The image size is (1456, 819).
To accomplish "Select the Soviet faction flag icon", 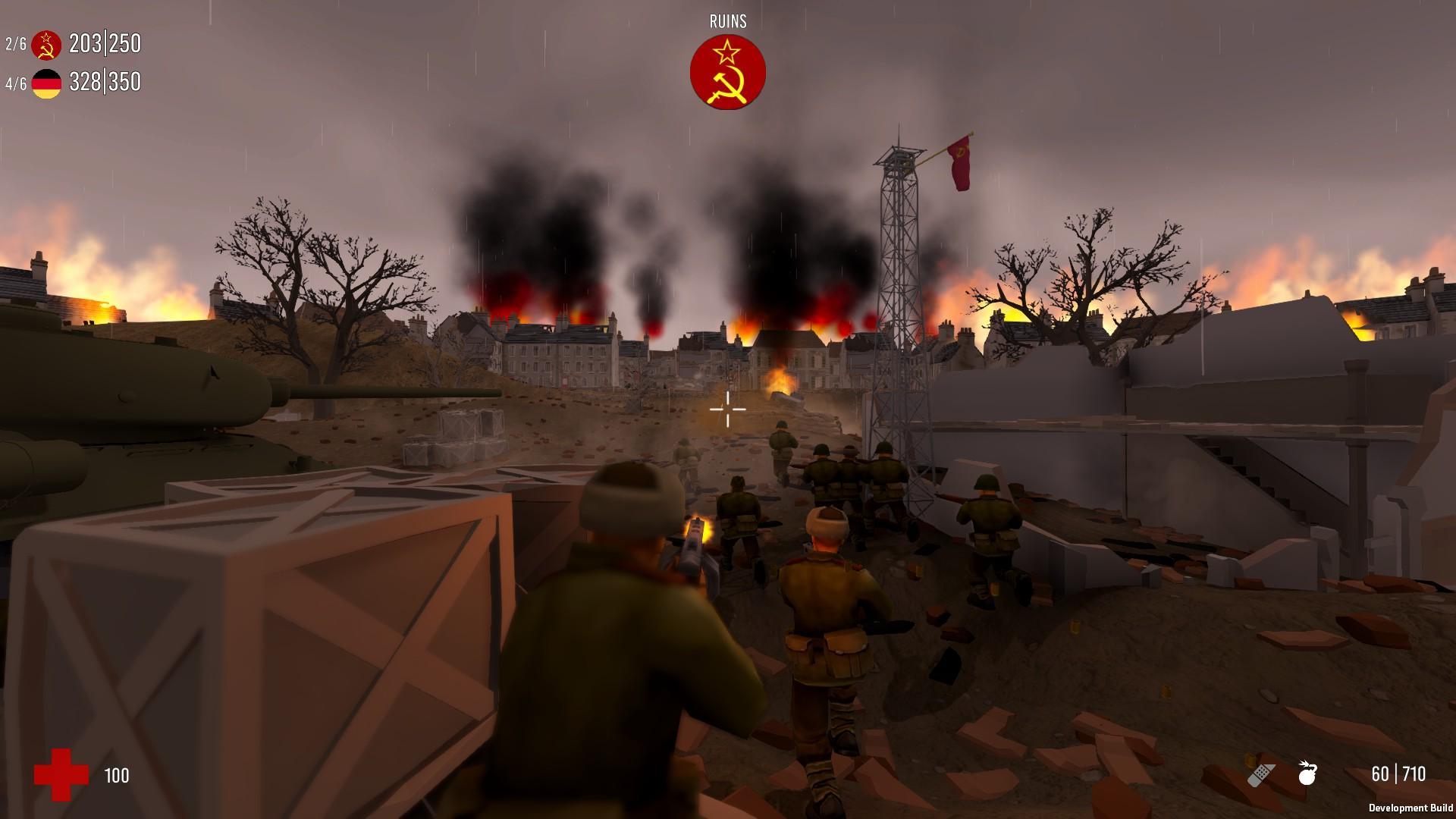I will (47, 44).
